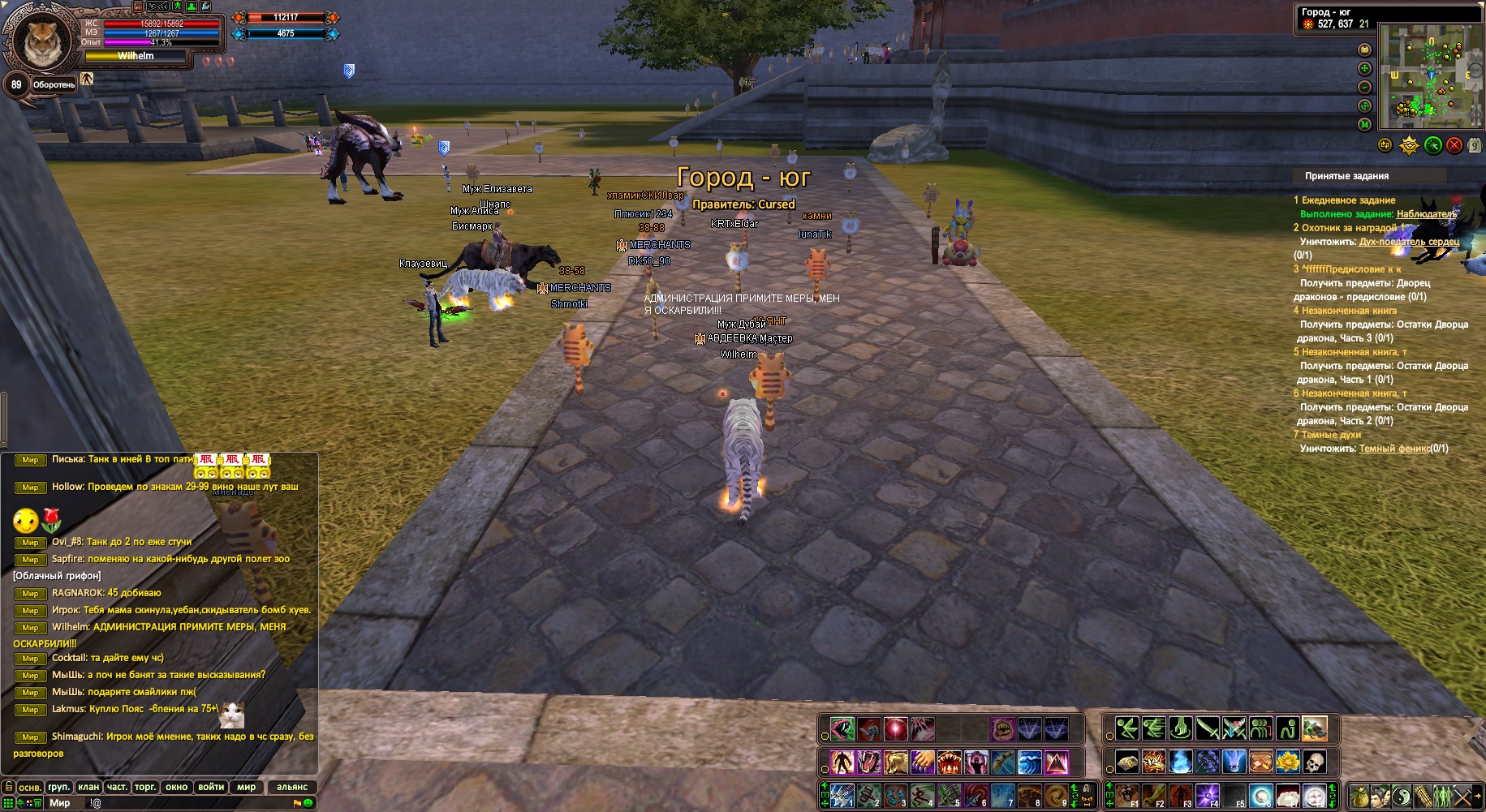Click the city minimap
The image size is (1486, 812).
(x=1432, y=75)
